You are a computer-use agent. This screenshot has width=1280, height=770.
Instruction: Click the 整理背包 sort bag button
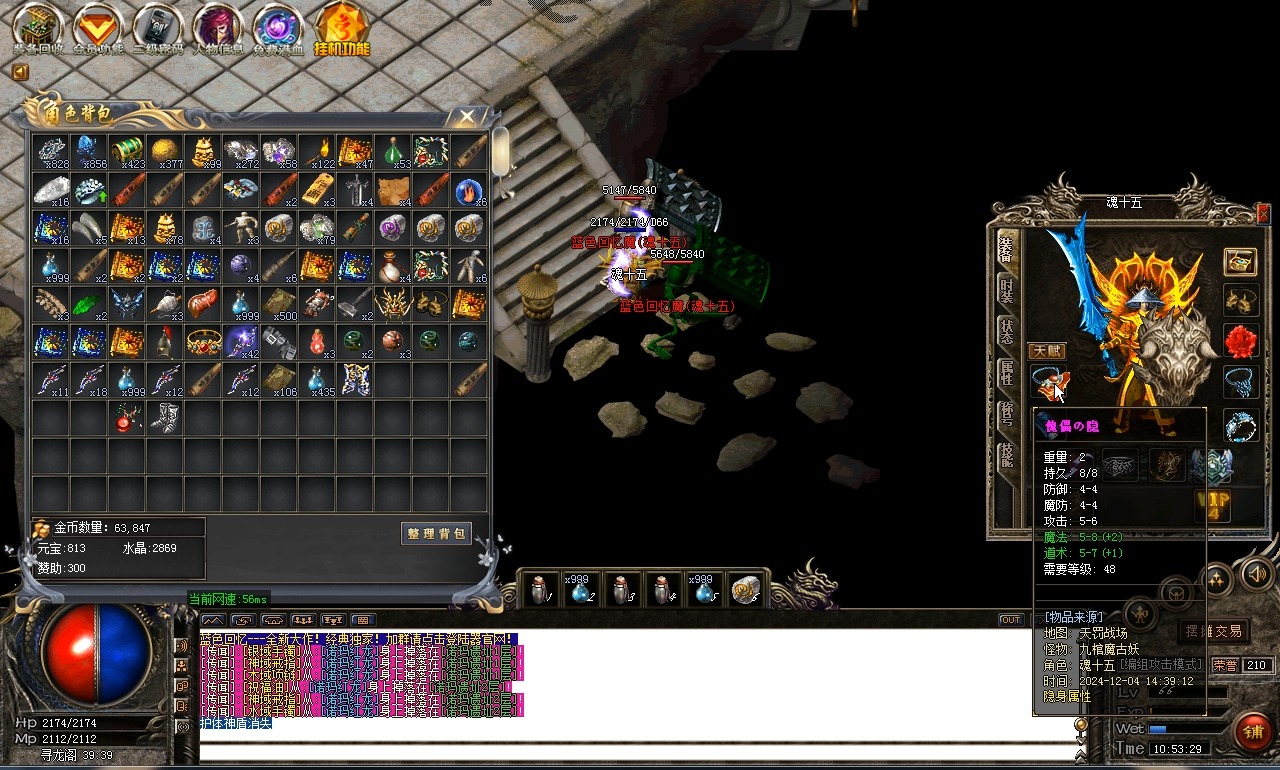tap(436, 534)
